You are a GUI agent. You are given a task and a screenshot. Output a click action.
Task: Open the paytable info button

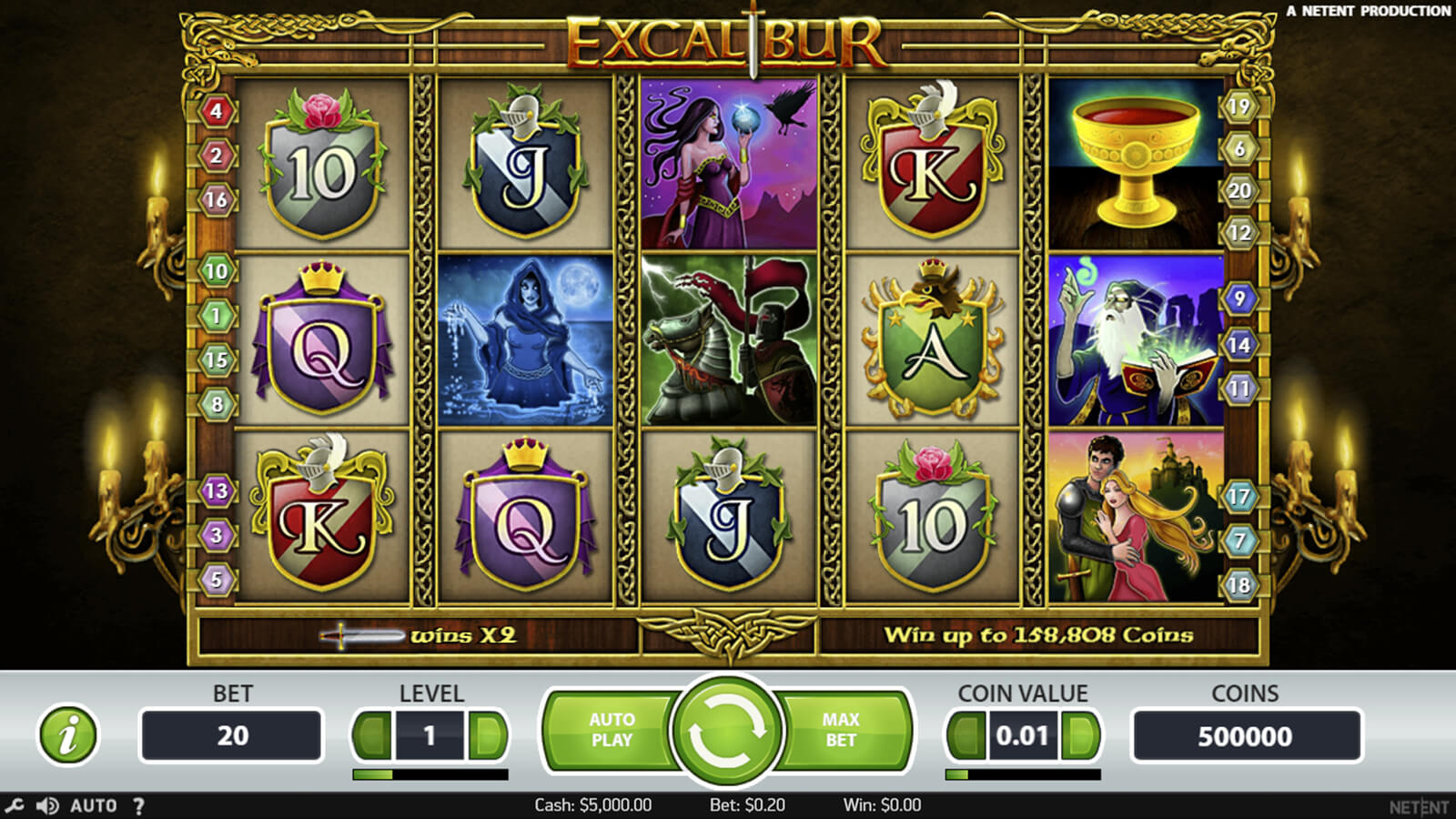pyautogui.click(x=67, y=734)
